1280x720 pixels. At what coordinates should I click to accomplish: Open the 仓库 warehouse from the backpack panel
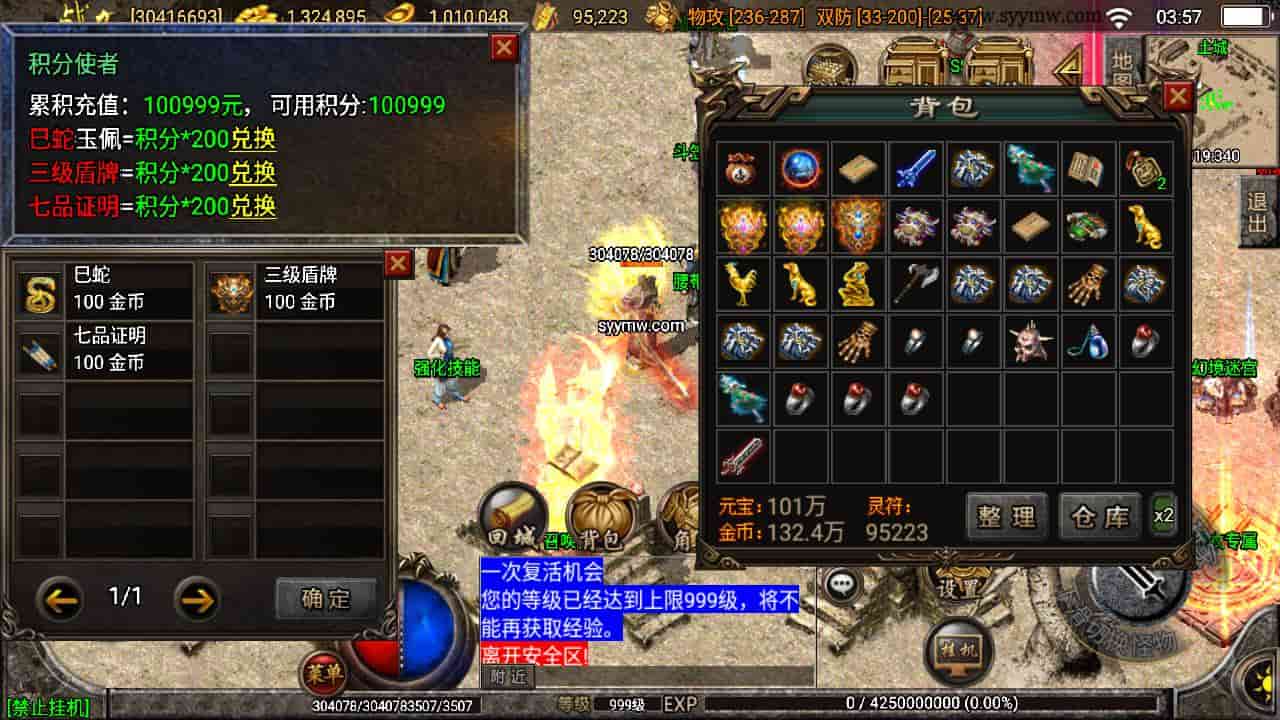pos(1098,517)
